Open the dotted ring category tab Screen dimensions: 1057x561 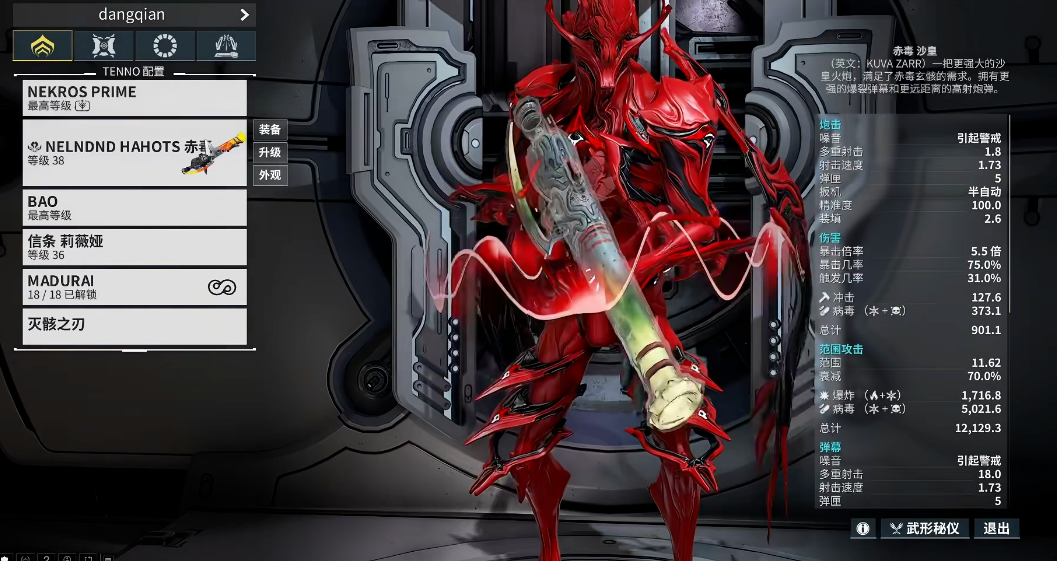pos(165,45)
